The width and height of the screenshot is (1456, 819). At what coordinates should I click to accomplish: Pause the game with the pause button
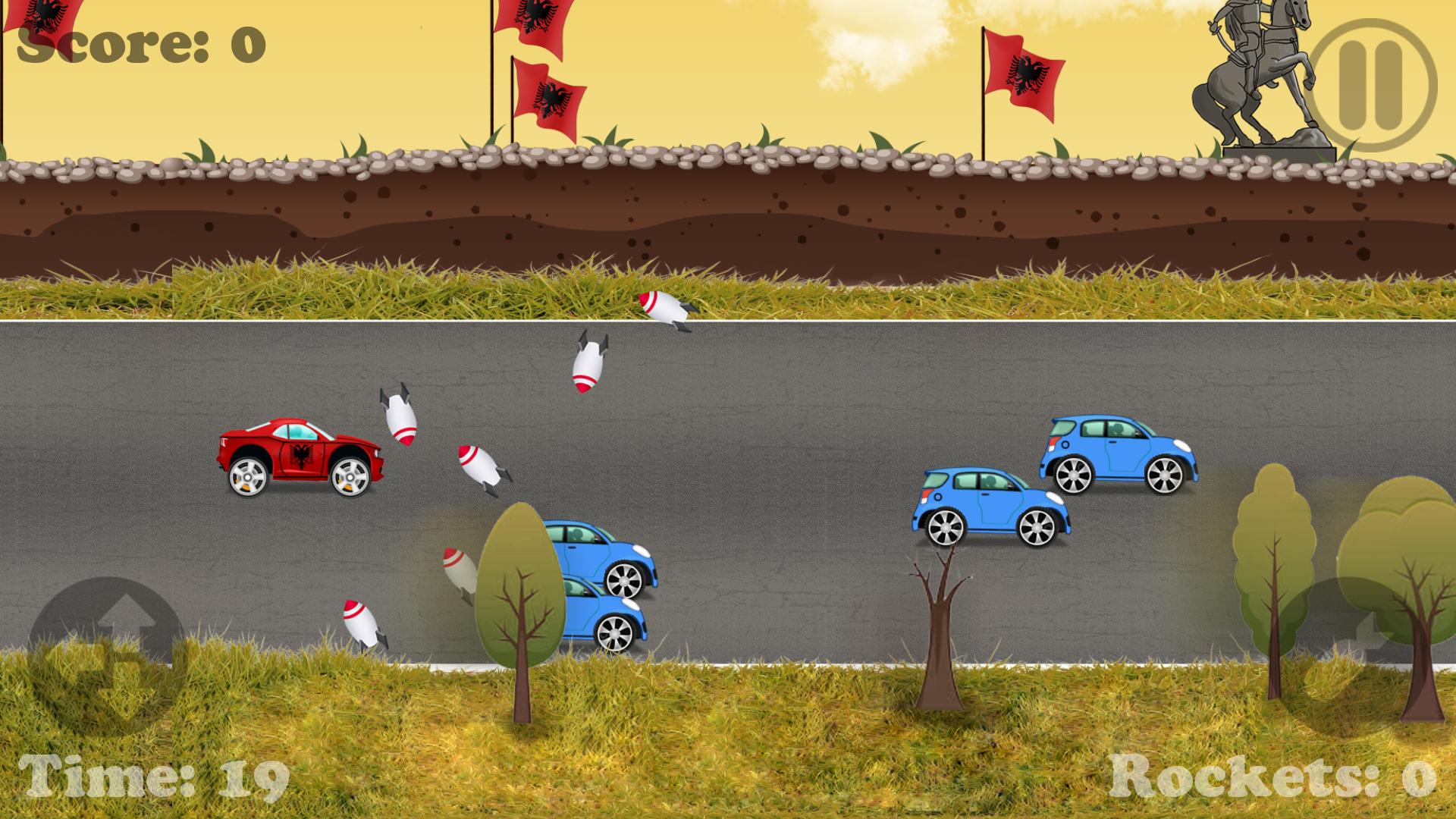(1374, 85)
